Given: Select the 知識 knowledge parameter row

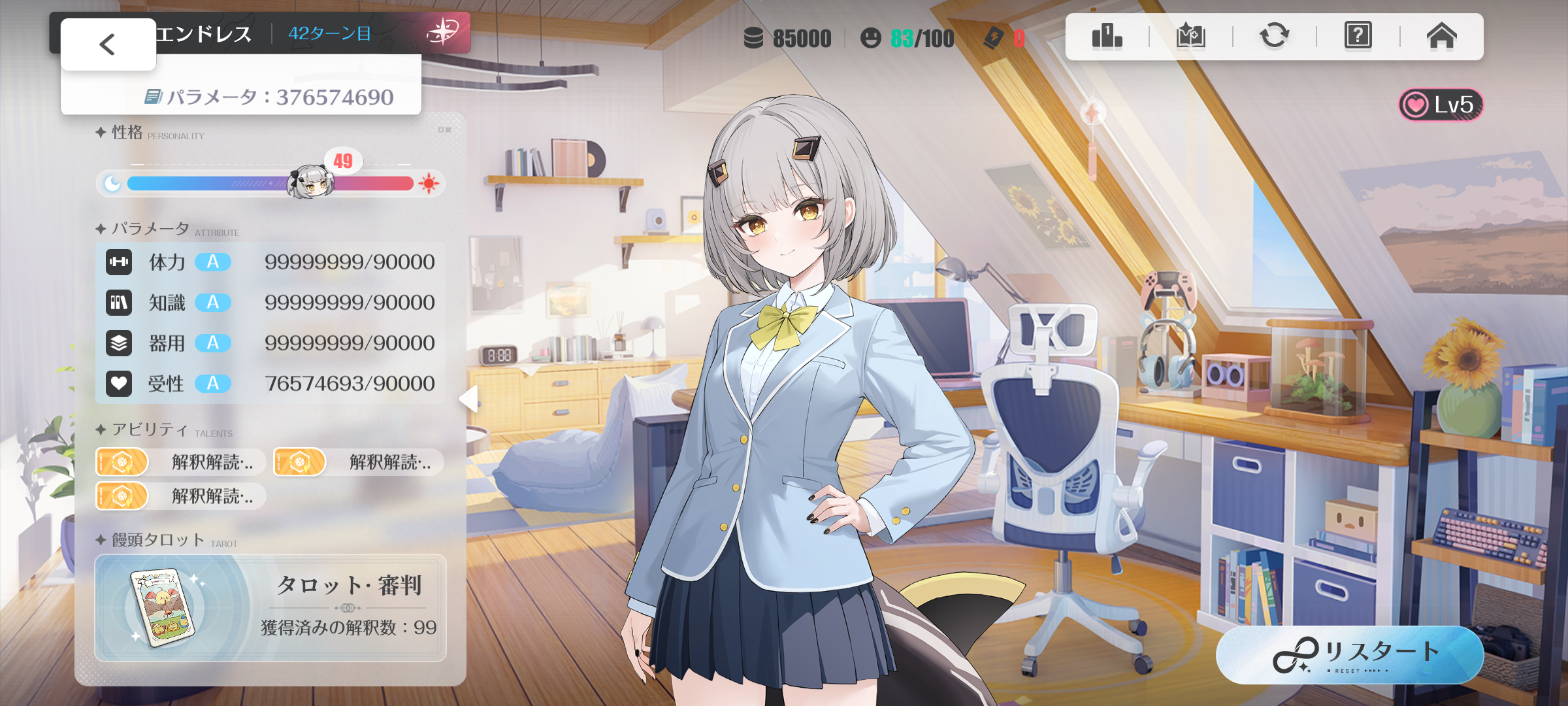Looking at the screenshot, I should [x=270, y=303].
